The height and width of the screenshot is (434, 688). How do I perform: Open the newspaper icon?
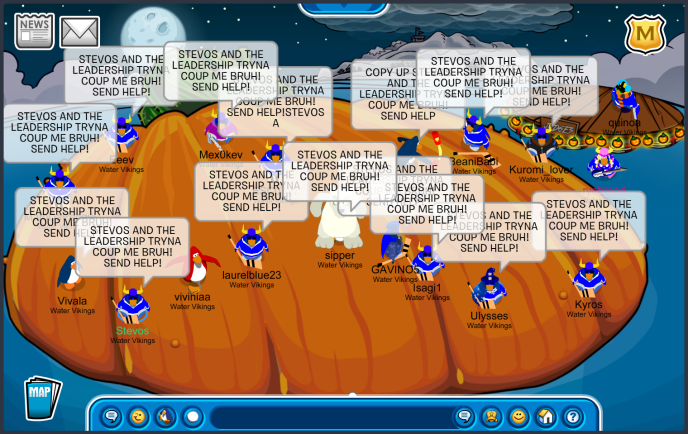tap(34, 31)
